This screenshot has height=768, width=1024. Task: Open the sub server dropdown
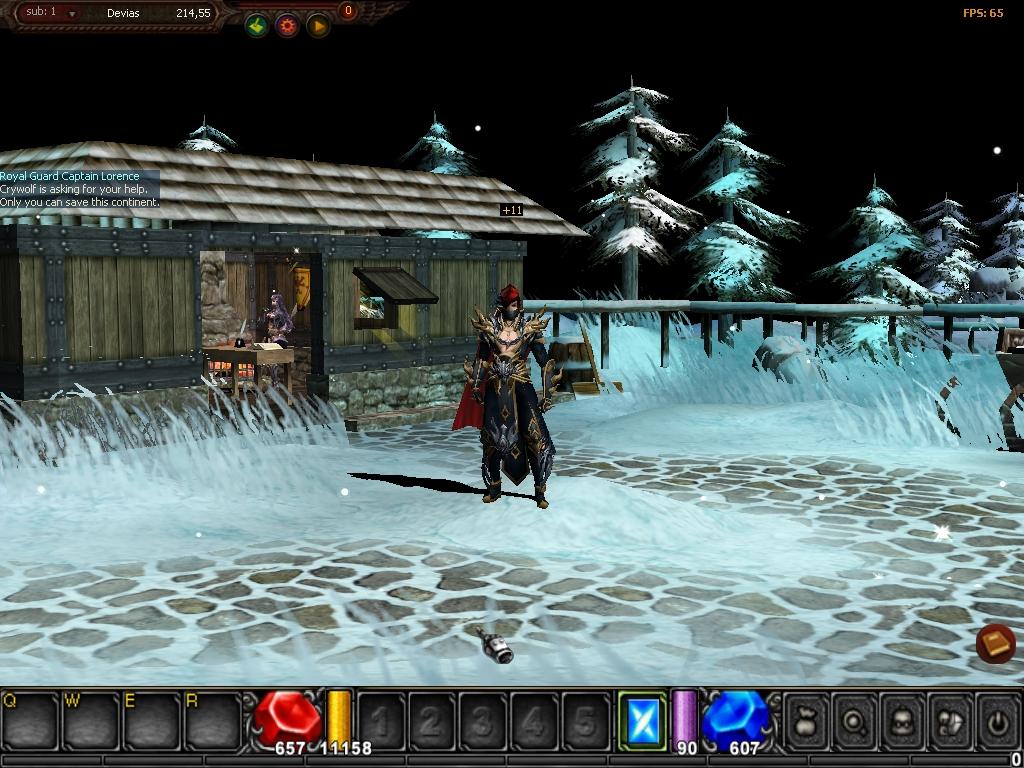pos(72,13)
